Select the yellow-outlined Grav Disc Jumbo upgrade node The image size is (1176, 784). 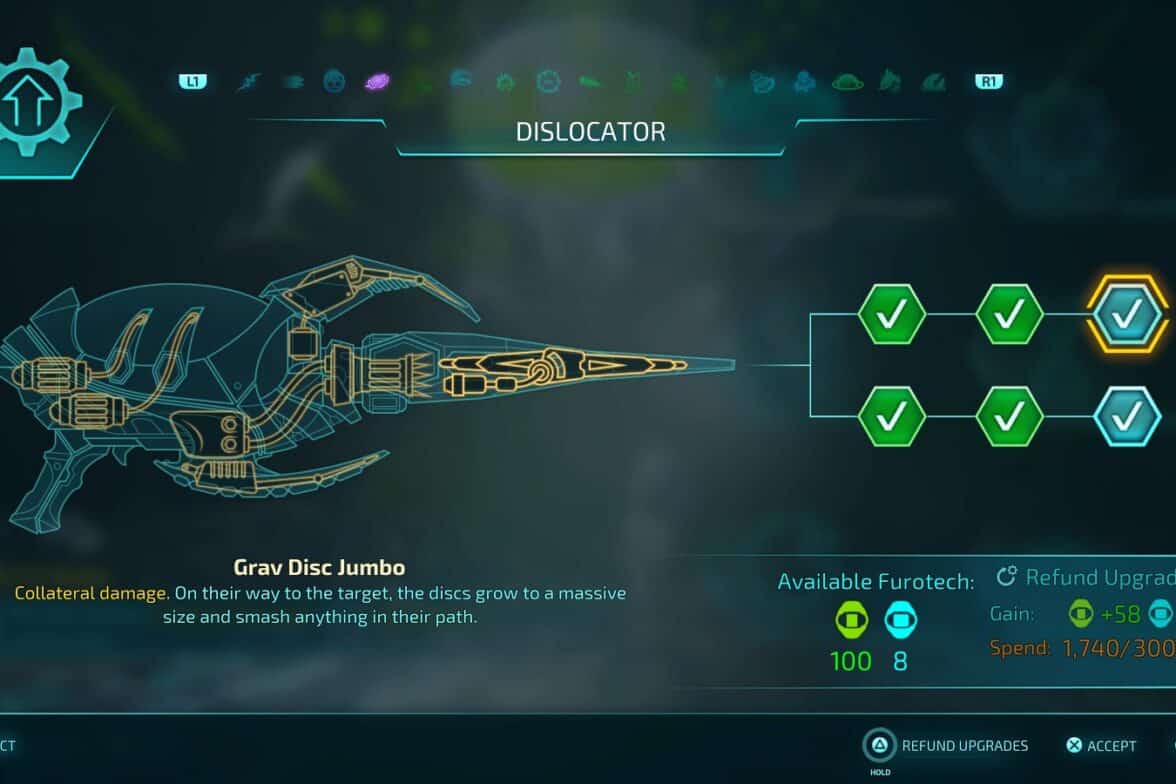click(1127, 314)
